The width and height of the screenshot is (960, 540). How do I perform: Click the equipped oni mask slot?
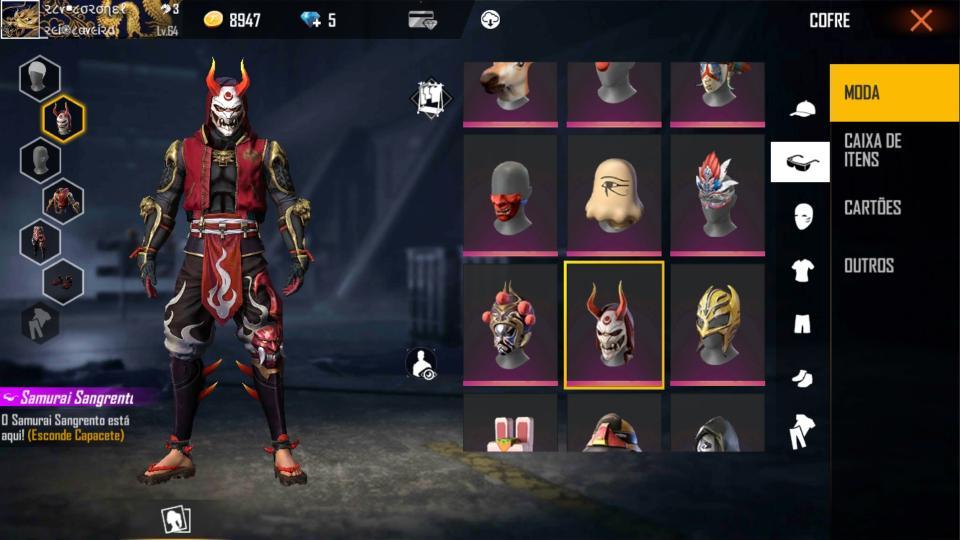coord(63,120)
